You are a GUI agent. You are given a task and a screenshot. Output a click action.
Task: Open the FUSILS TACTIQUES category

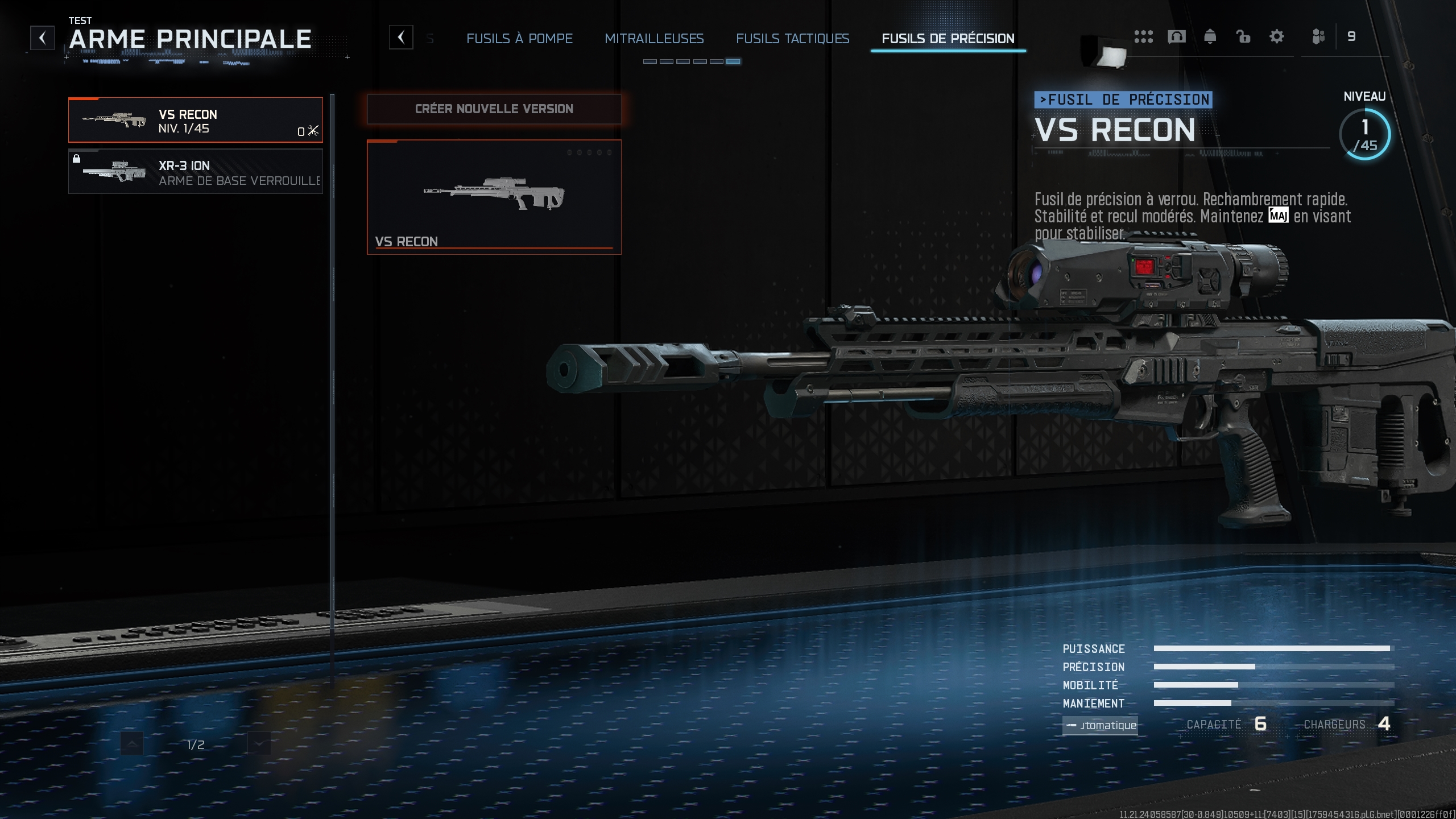pyautogui.click(x=793, y=39)
